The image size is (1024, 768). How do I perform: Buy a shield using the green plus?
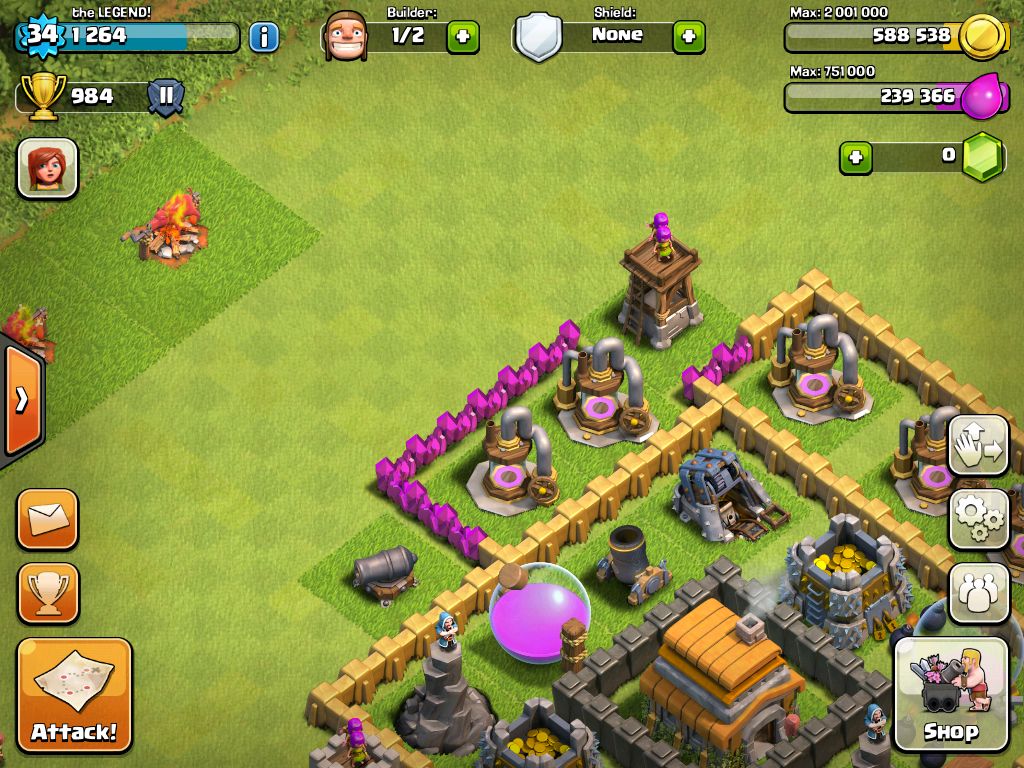[x=688, y=37]
